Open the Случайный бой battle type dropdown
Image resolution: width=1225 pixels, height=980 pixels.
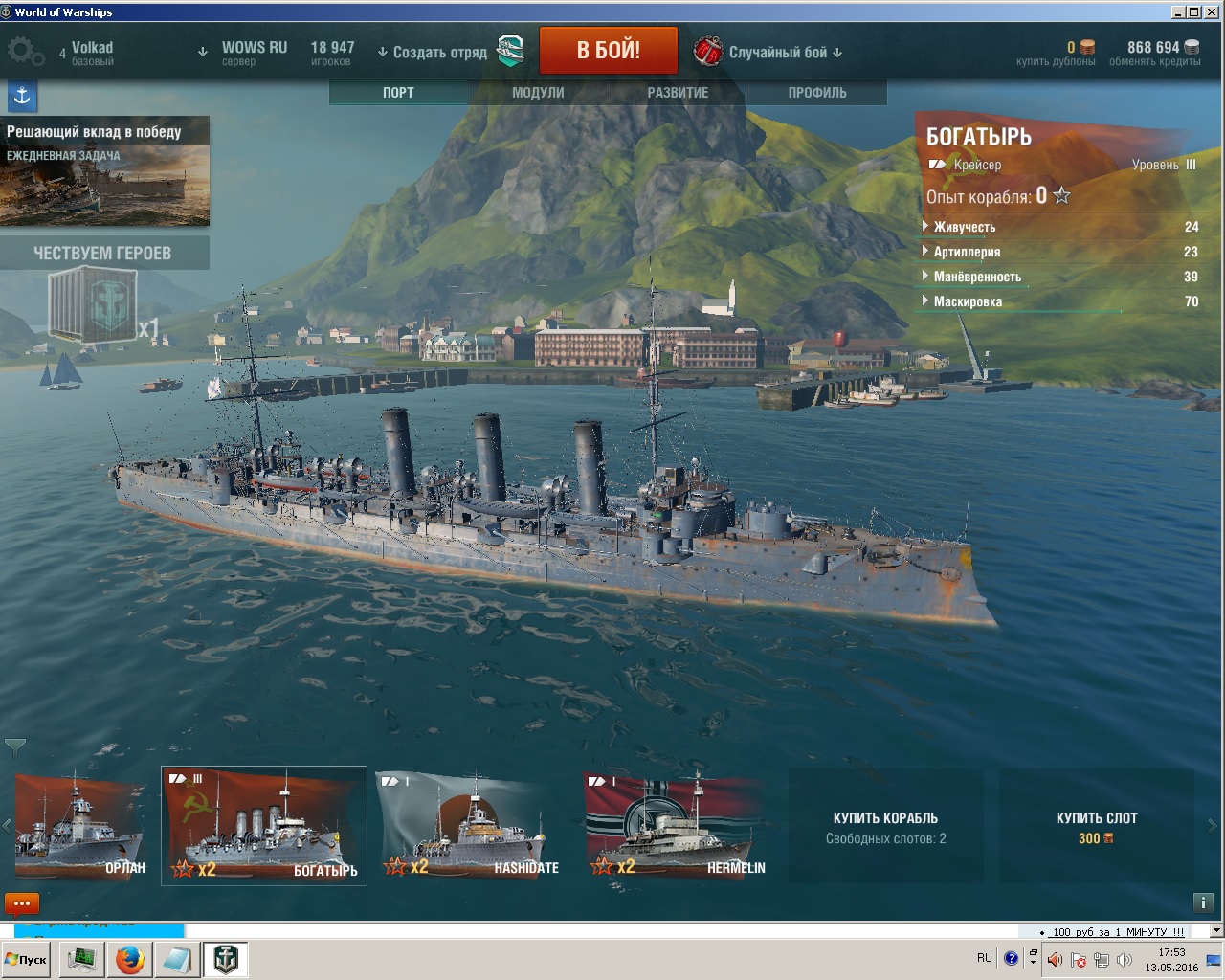tap(785, 53)
